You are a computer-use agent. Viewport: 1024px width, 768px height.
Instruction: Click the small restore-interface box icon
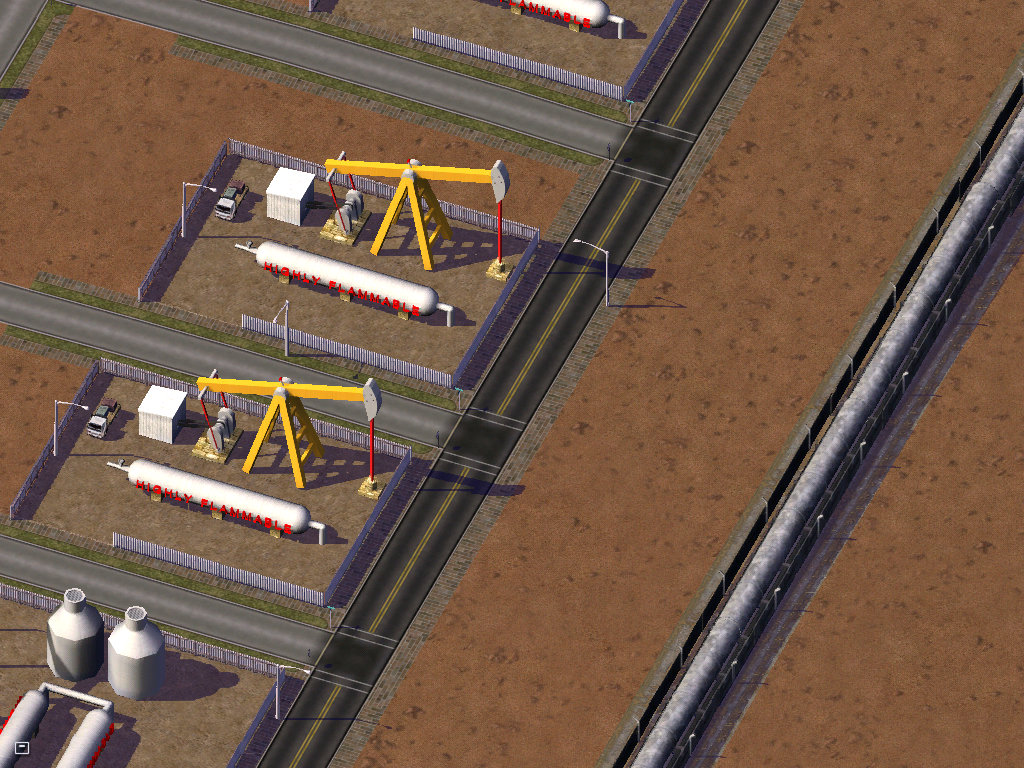click(x=22, y=747)
